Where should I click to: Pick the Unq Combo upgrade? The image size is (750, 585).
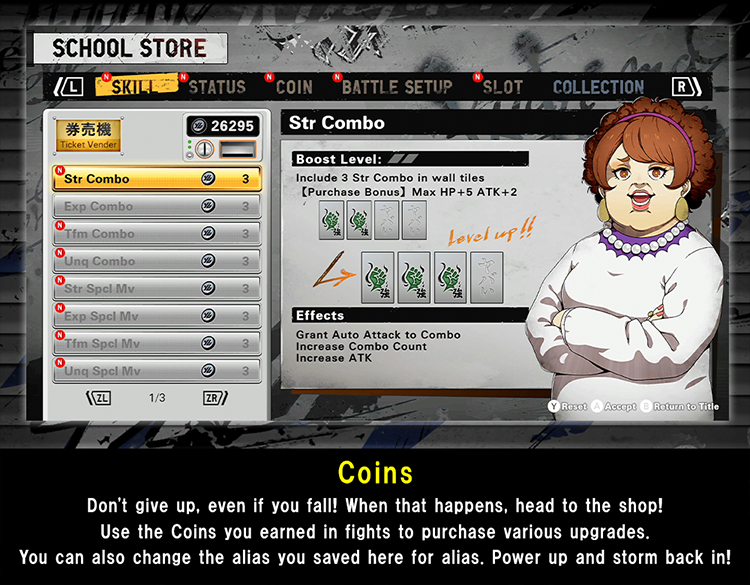coord(157,261)
